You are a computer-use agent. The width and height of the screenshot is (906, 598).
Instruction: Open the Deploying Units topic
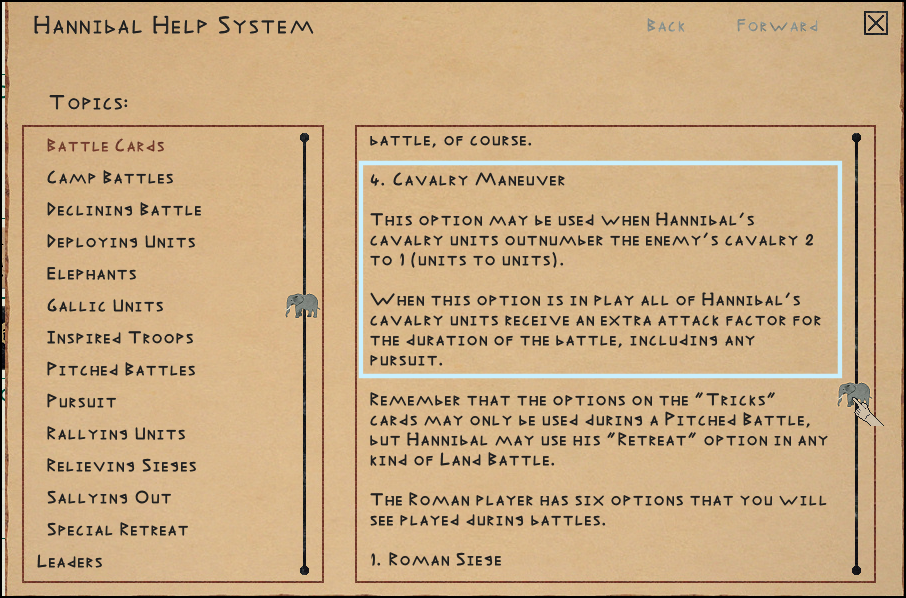pos(121,242)
